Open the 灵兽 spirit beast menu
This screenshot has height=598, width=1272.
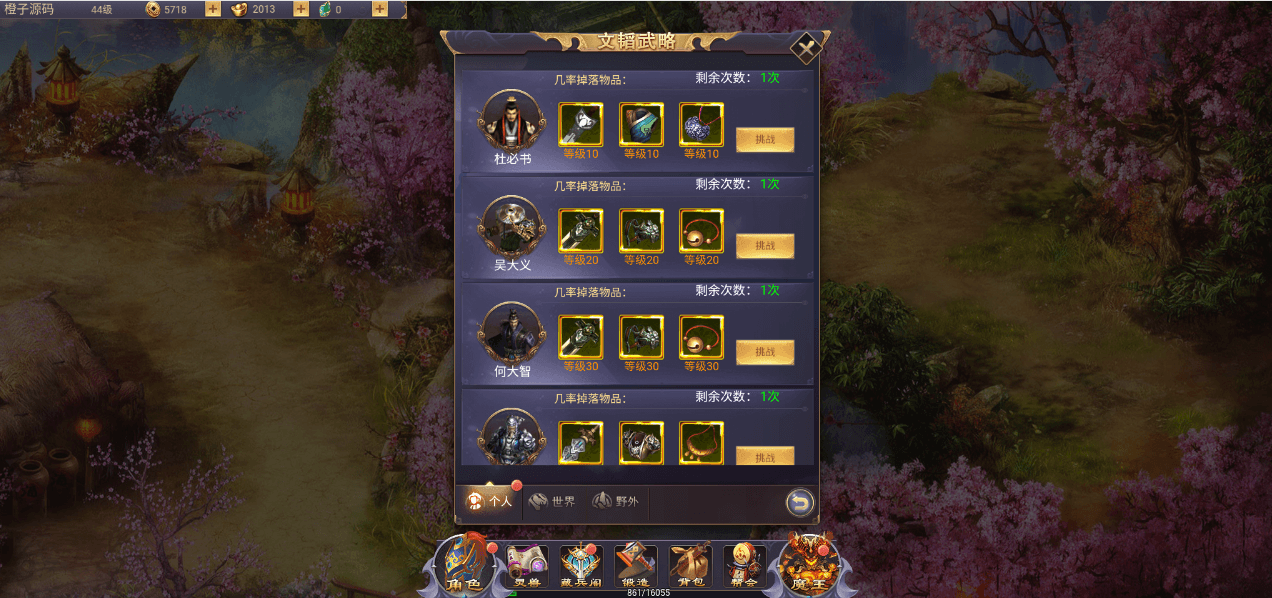pos(526,566)
